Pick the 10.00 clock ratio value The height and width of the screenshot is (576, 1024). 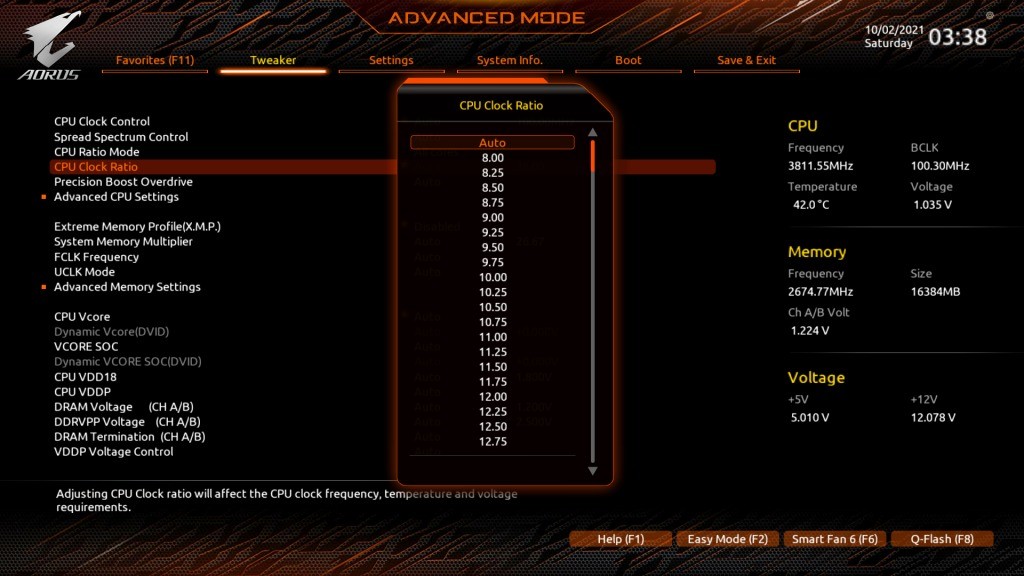(492, 277)
